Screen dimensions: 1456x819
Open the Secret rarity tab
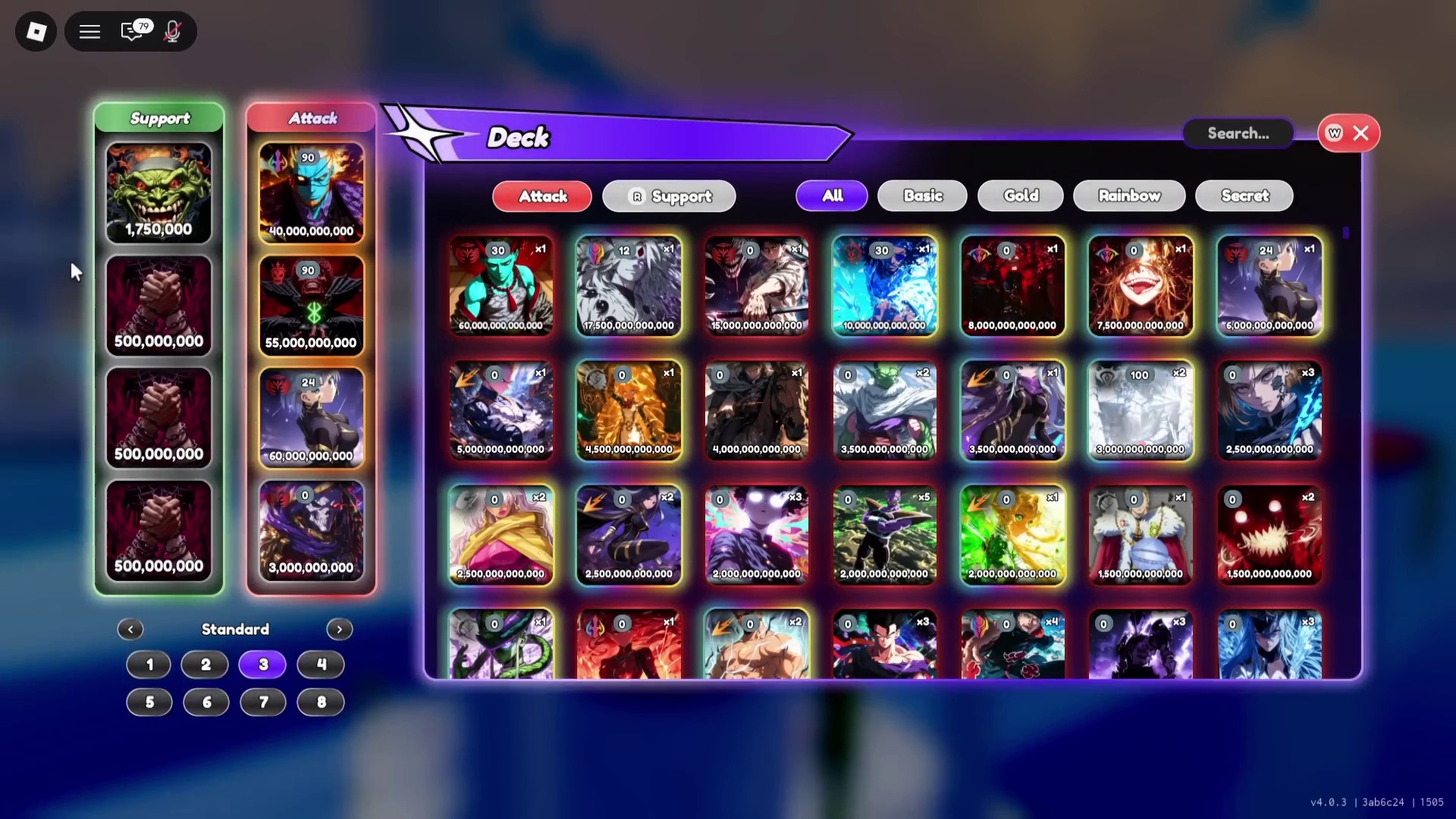(x=1244, y=195)
